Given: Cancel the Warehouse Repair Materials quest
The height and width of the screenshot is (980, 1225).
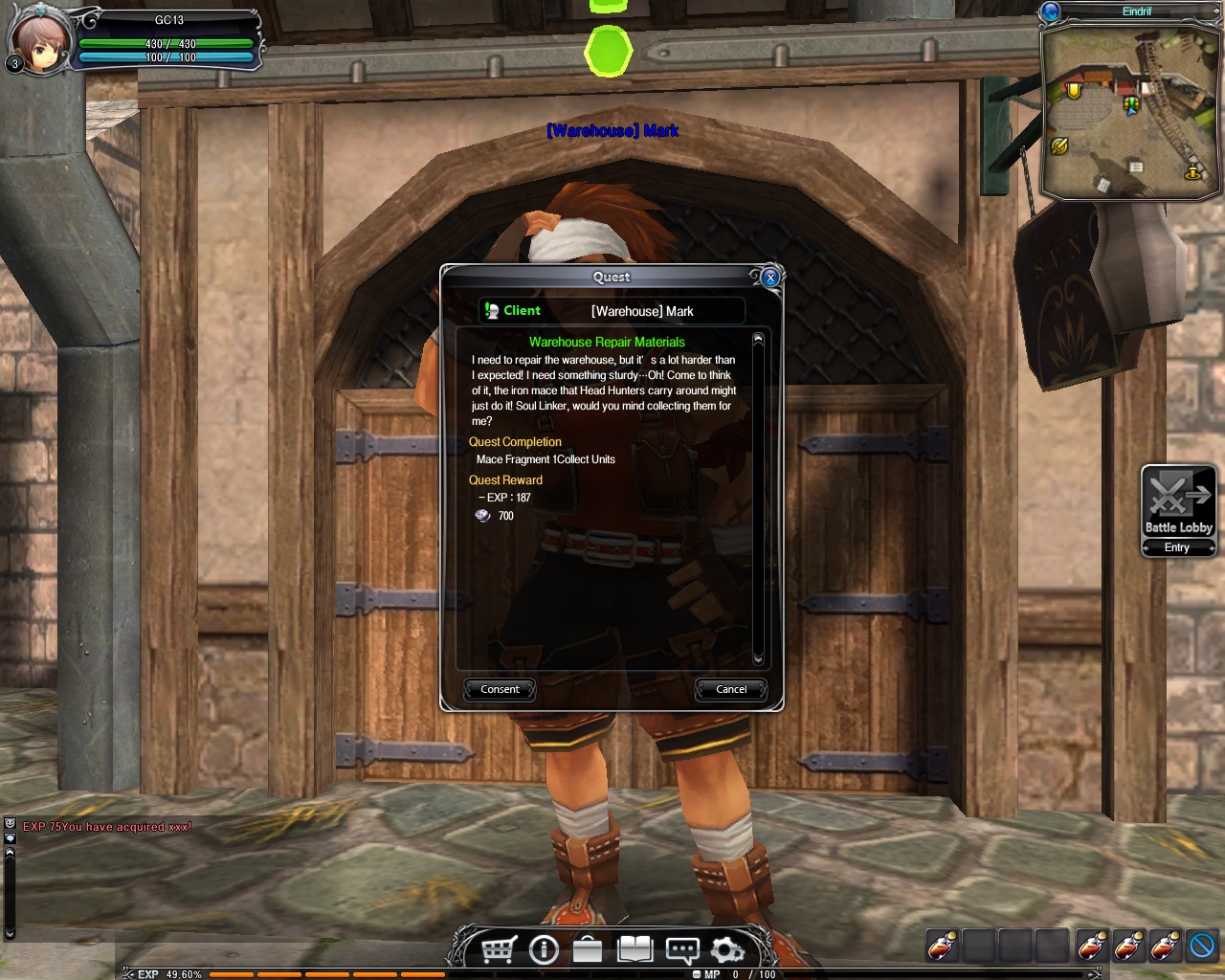Looking at the screenshot, I should coord(731,689).
